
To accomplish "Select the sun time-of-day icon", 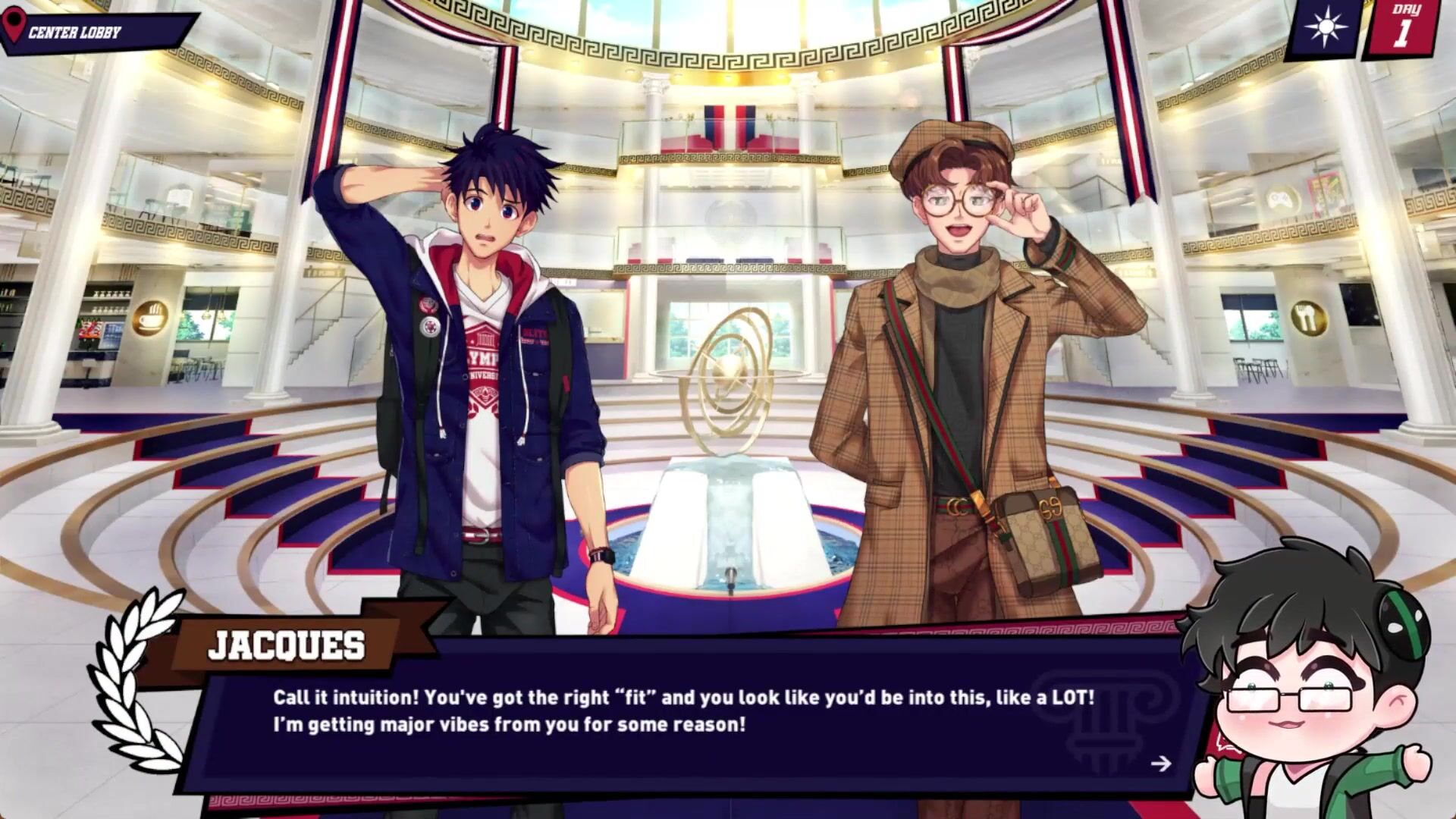I will (x=1326, y=30).
